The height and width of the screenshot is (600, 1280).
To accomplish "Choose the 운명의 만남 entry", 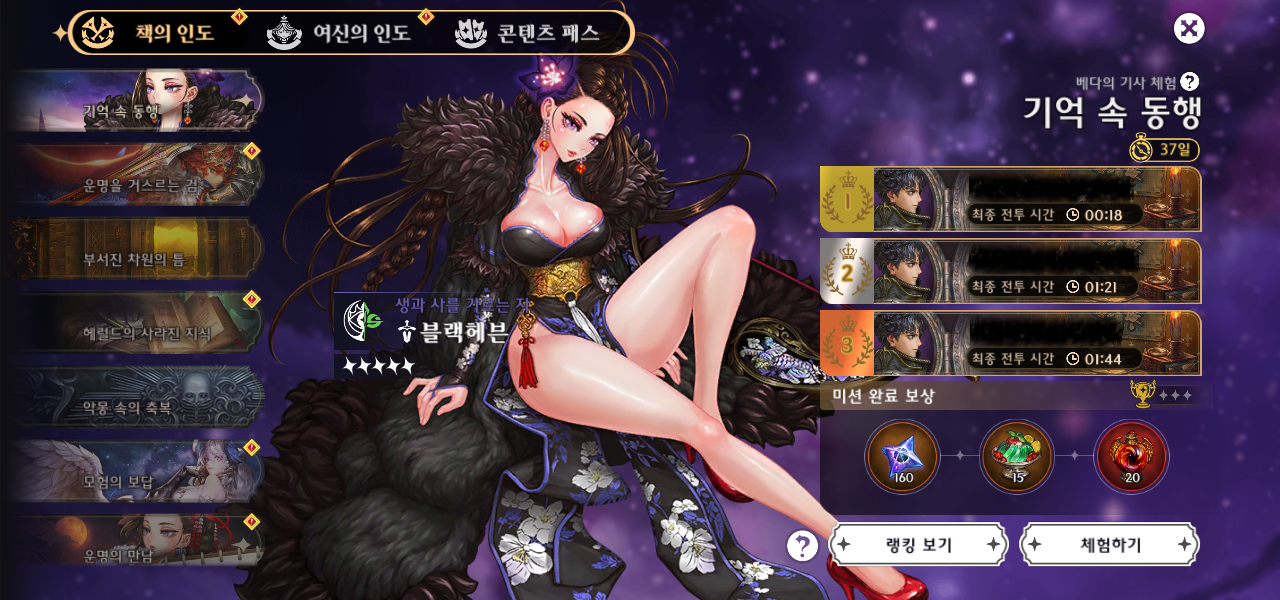I will tap(138, 544).
